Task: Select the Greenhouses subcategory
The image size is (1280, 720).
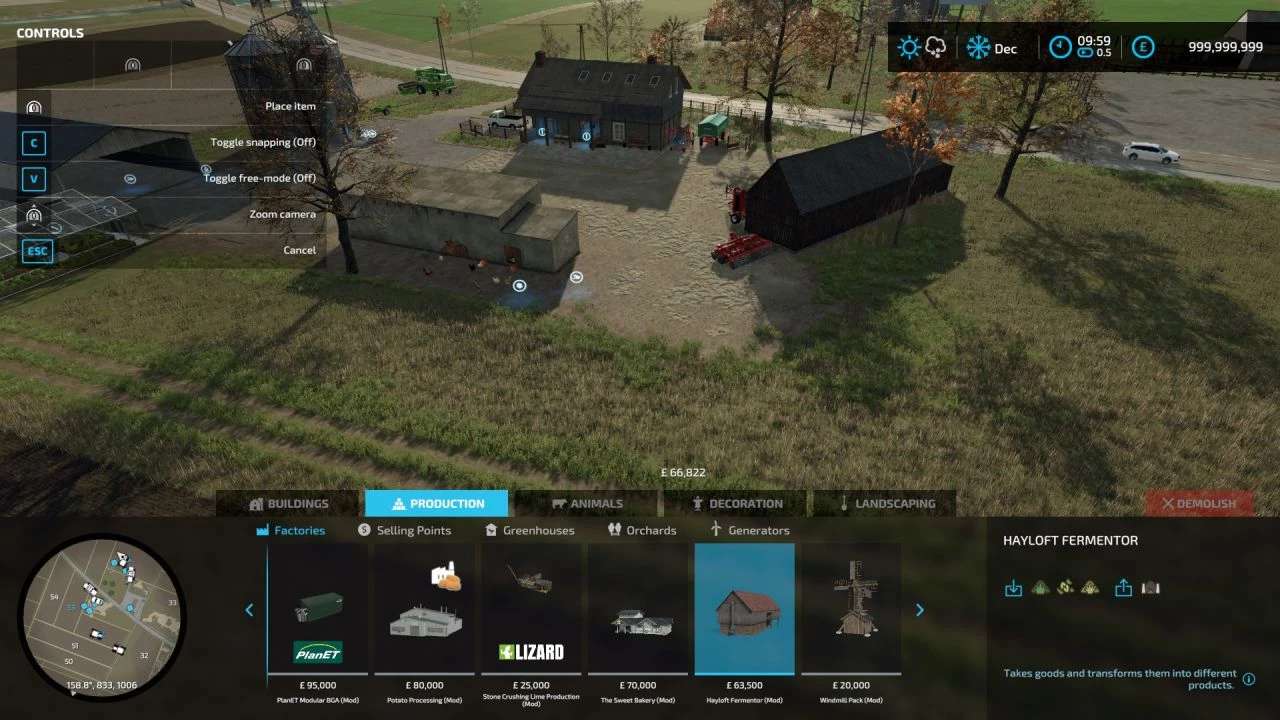Action: [x=530, y=531]
